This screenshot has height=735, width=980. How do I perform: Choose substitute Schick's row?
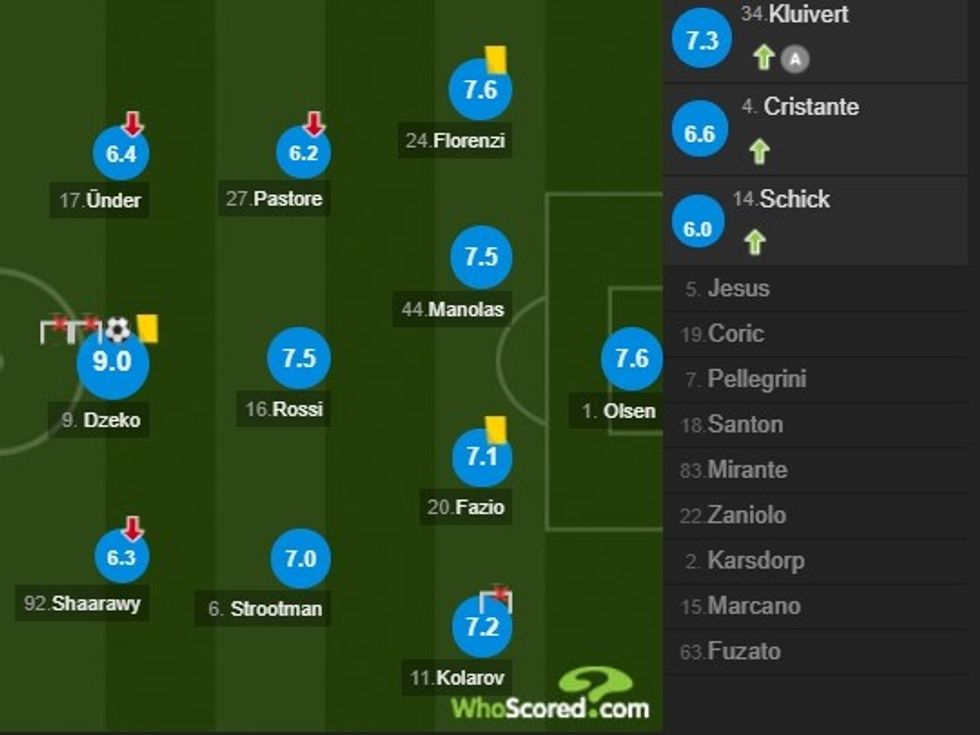tap(820, 222)
